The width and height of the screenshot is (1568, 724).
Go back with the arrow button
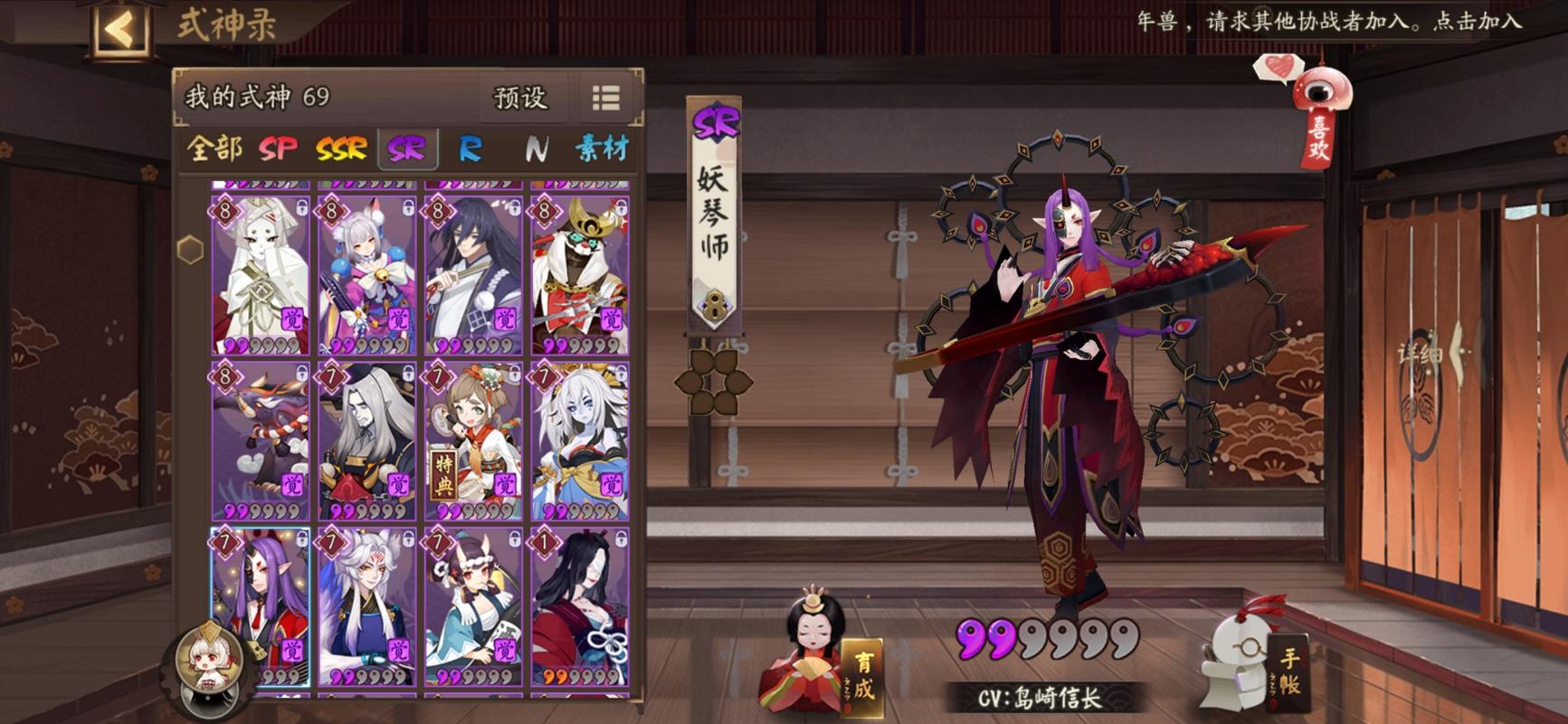click(120, 29)
